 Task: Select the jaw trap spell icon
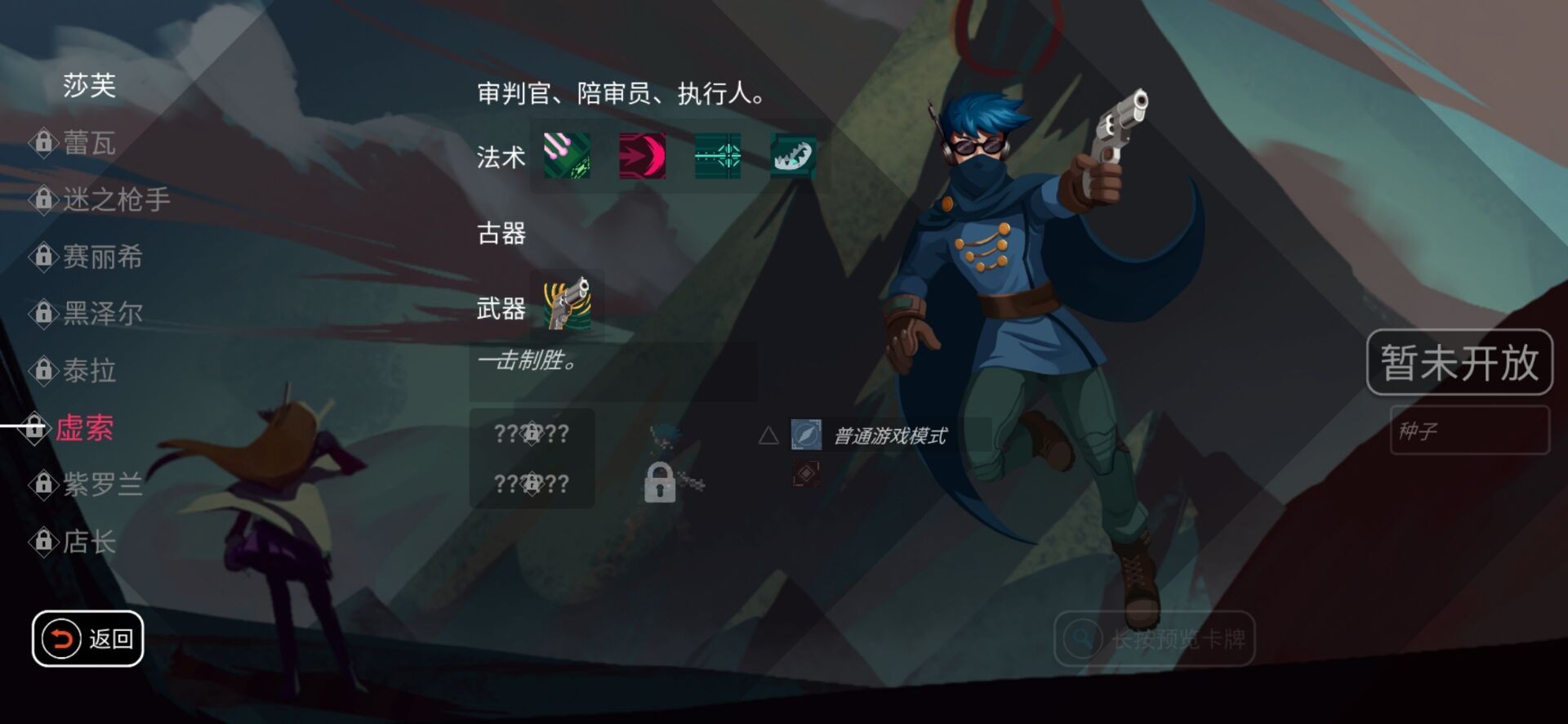click(x=792, y=157)
